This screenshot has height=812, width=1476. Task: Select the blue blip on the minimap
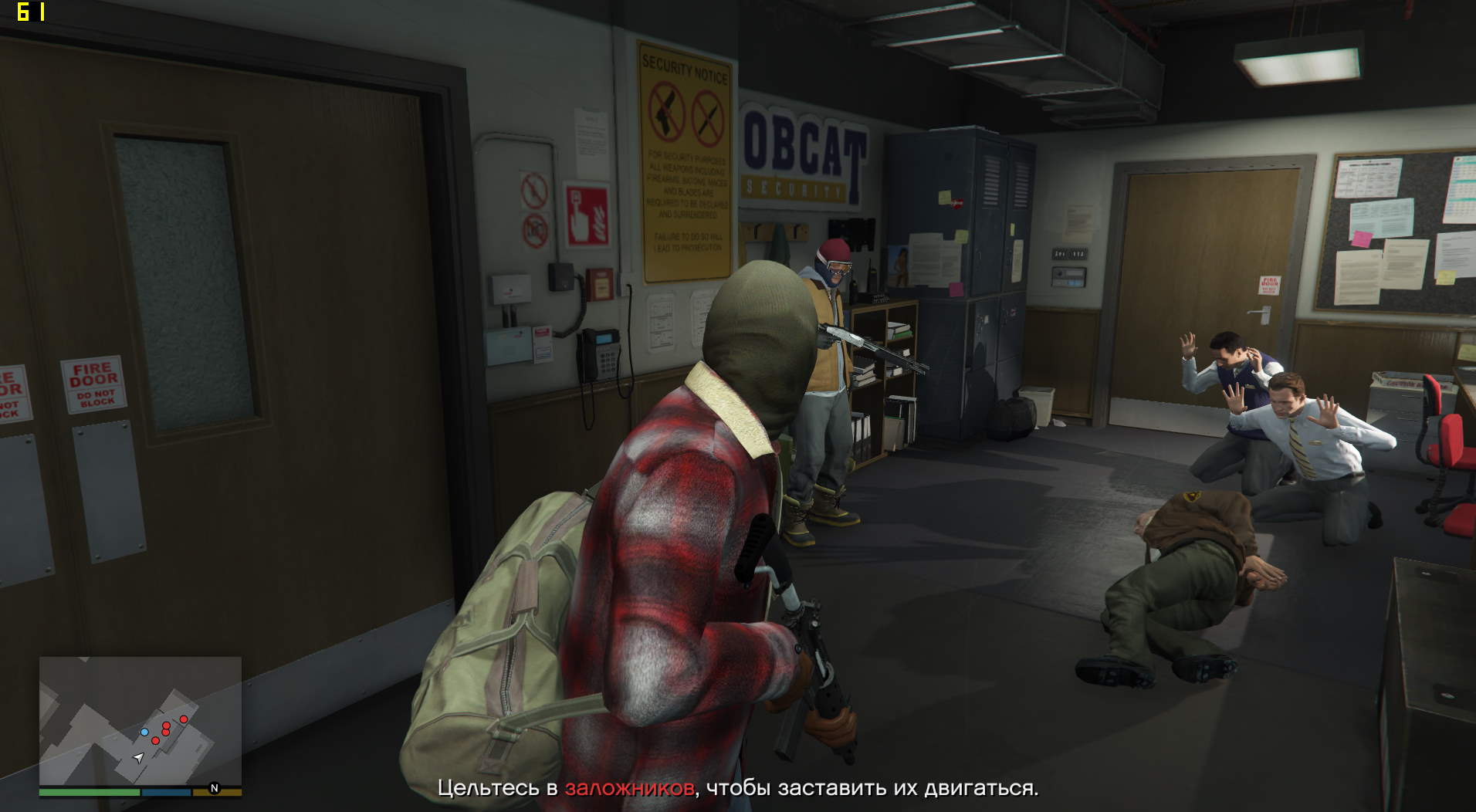(144, 732)
